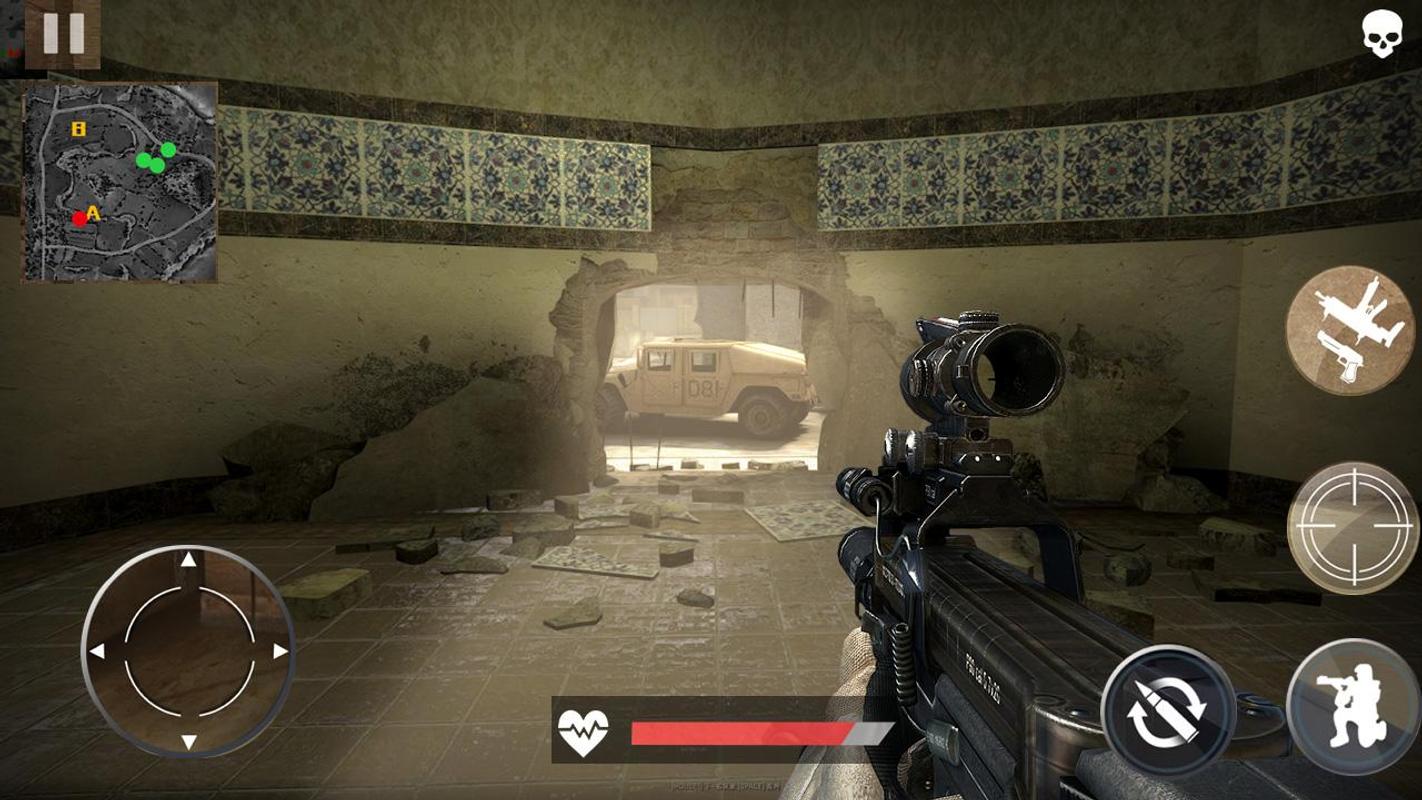Tap the left arrow on movement pad
1422x800 pixels.
click(x=97, y=651)
